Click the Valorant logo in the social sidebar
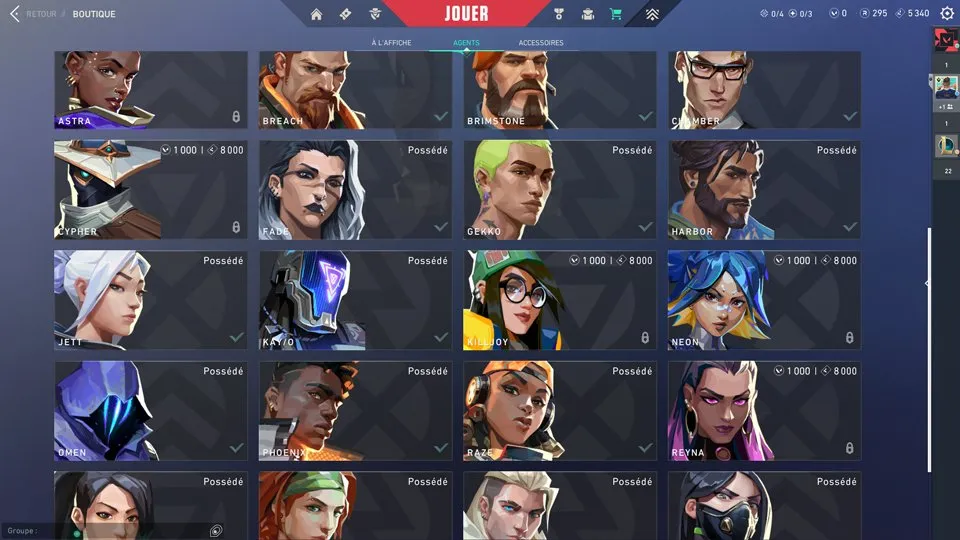The width and height of the screenshot is (960, 540). 945,39
